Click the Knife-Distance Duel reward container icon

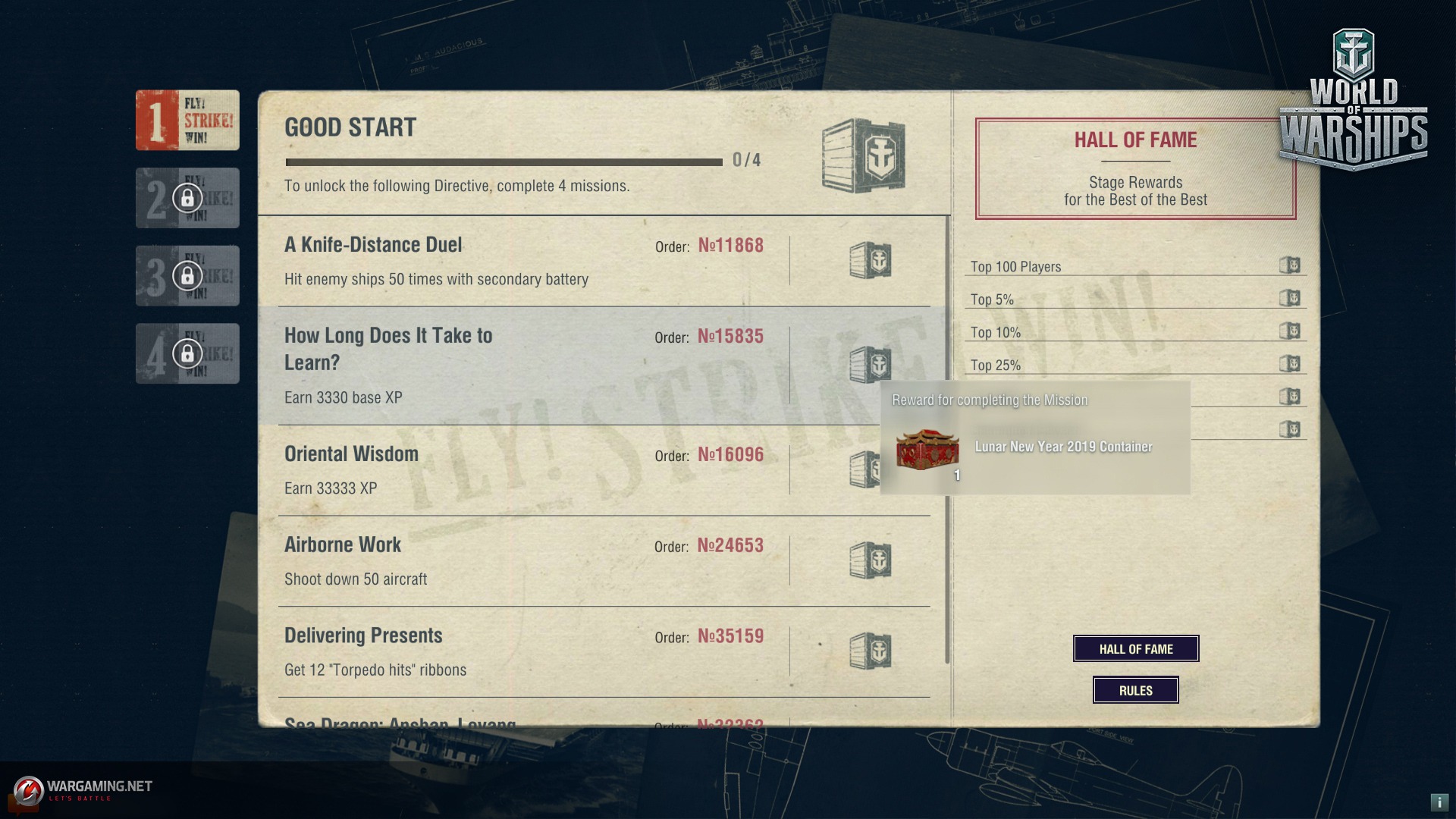(x=870, y=261)
